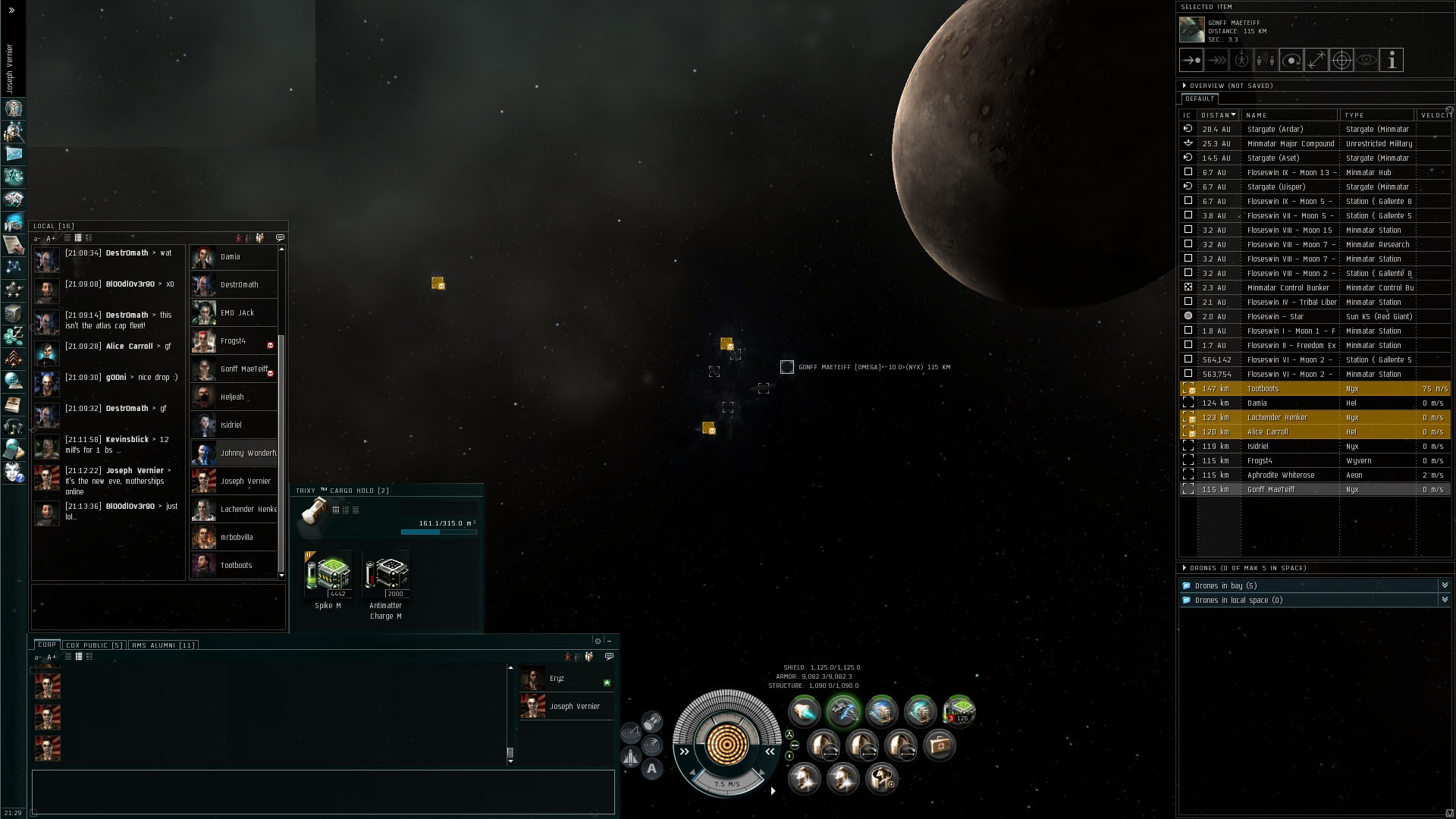Select Antimatter Charge M in cargo

pos(386,576)
